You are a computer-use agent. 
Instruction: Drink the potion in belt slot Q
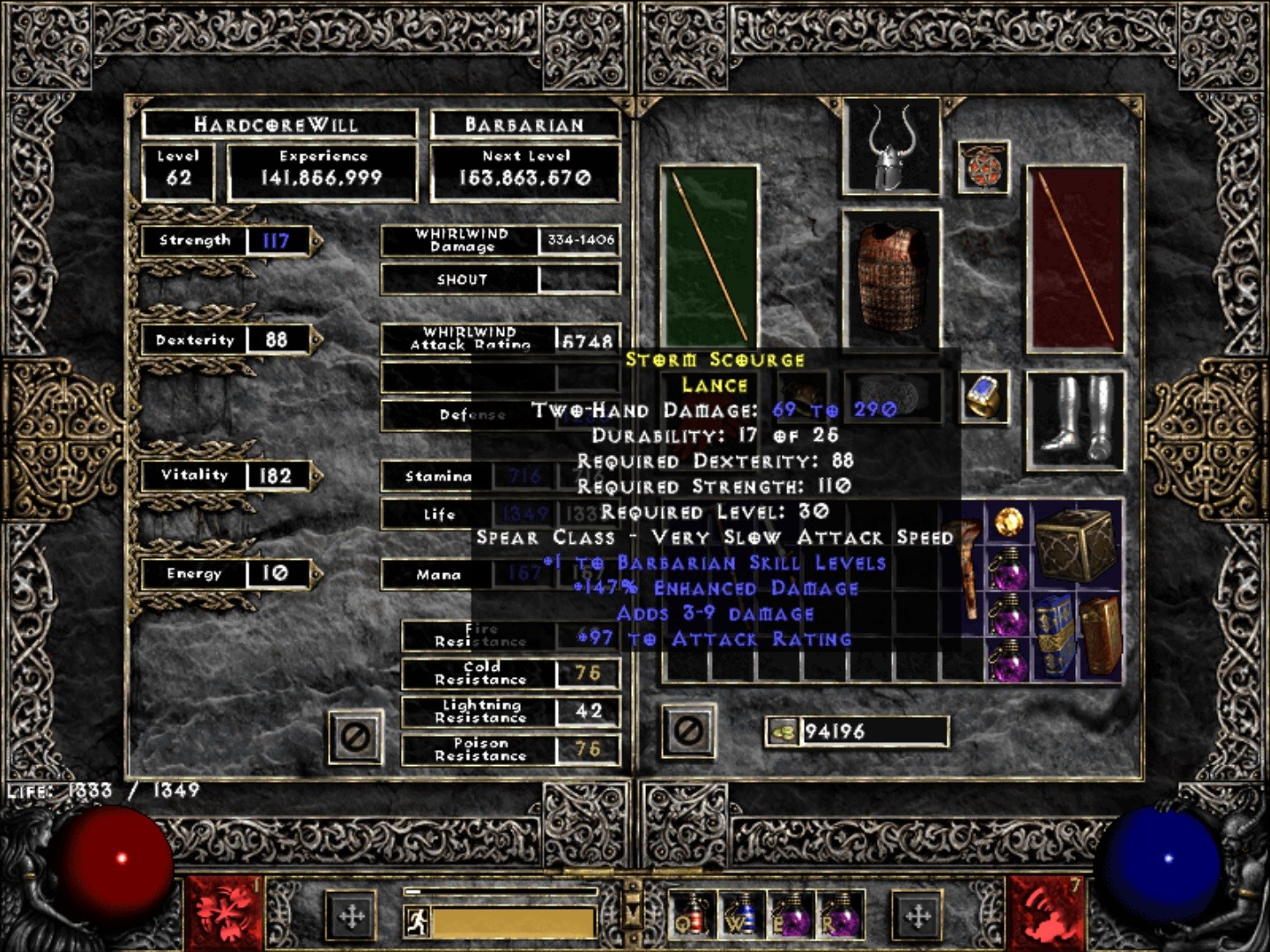(x=694, y=917)
